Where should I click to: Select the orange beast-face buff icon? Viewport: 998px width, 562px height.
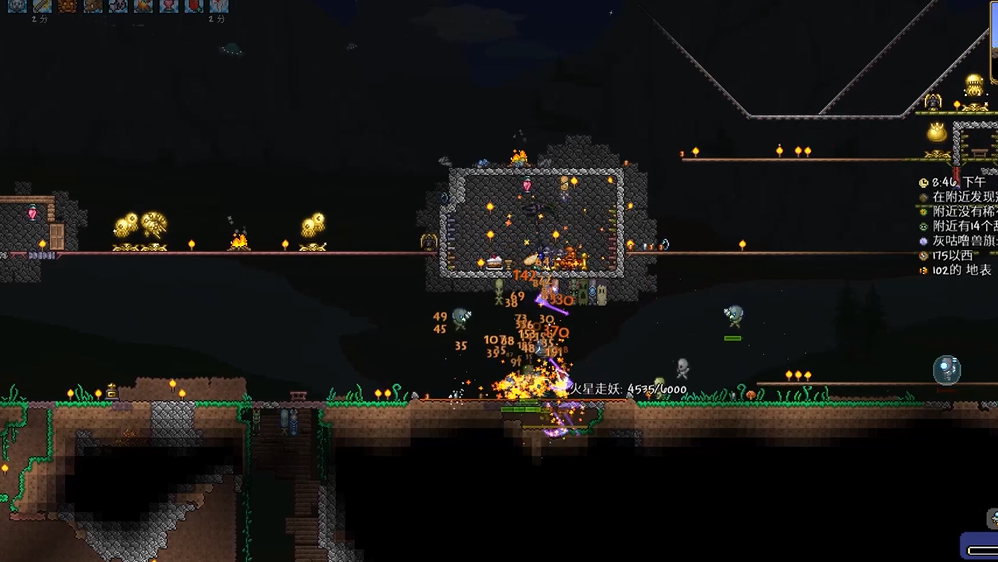(x=68, y=6)
